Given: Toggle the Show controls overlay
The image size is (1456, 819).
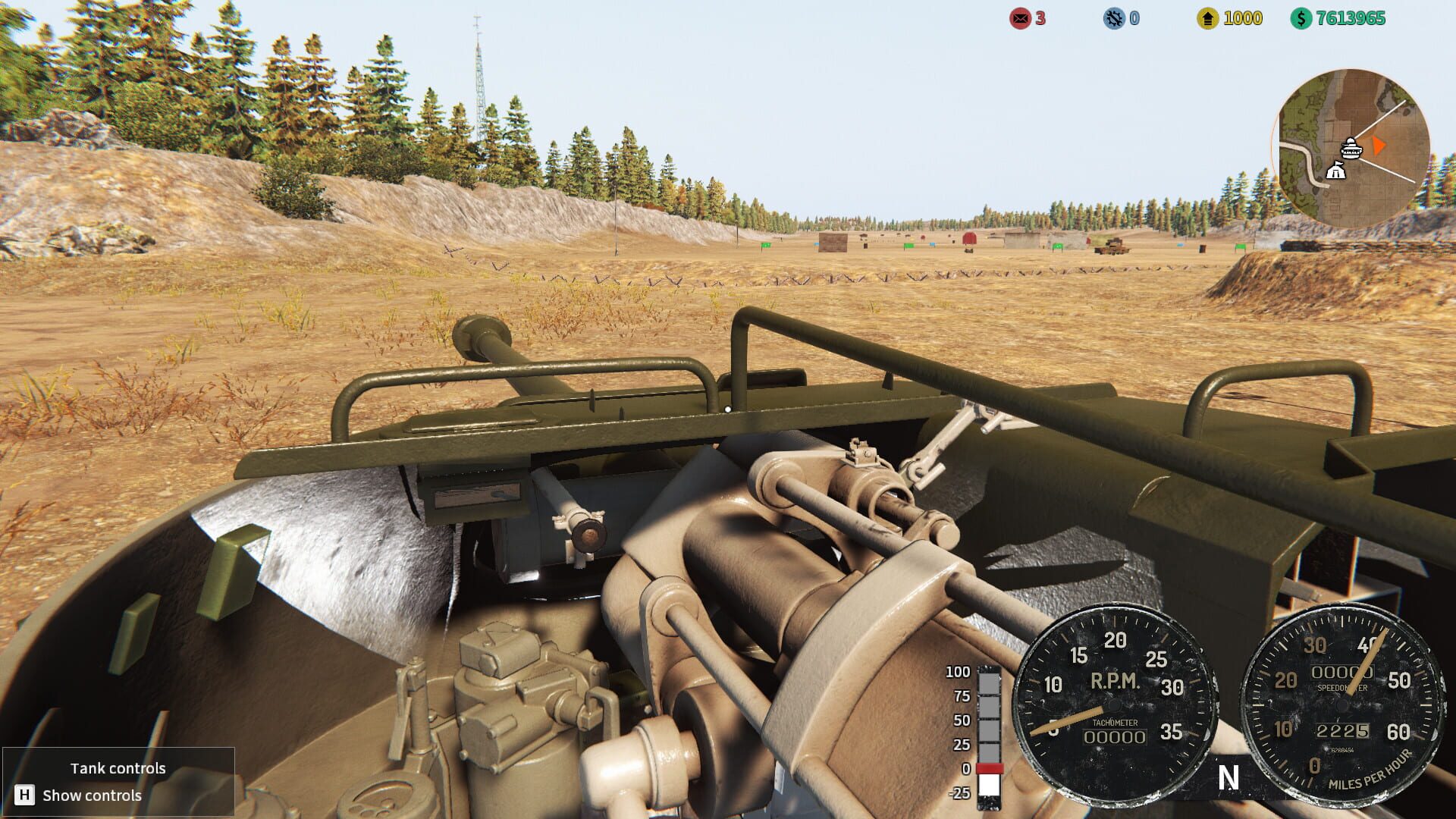Looking at the screenshot, I should point(91,795).
